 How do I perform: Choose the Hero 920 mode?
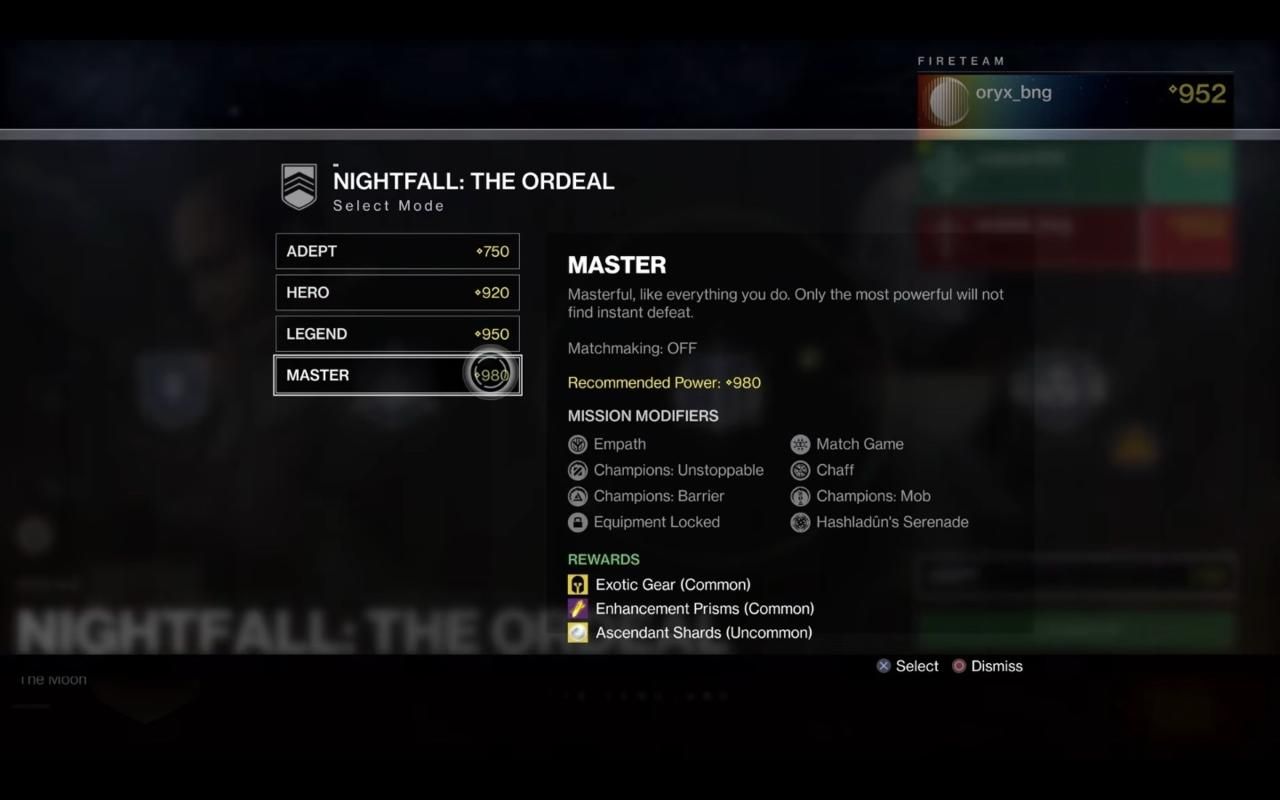(x=397, y=293)
